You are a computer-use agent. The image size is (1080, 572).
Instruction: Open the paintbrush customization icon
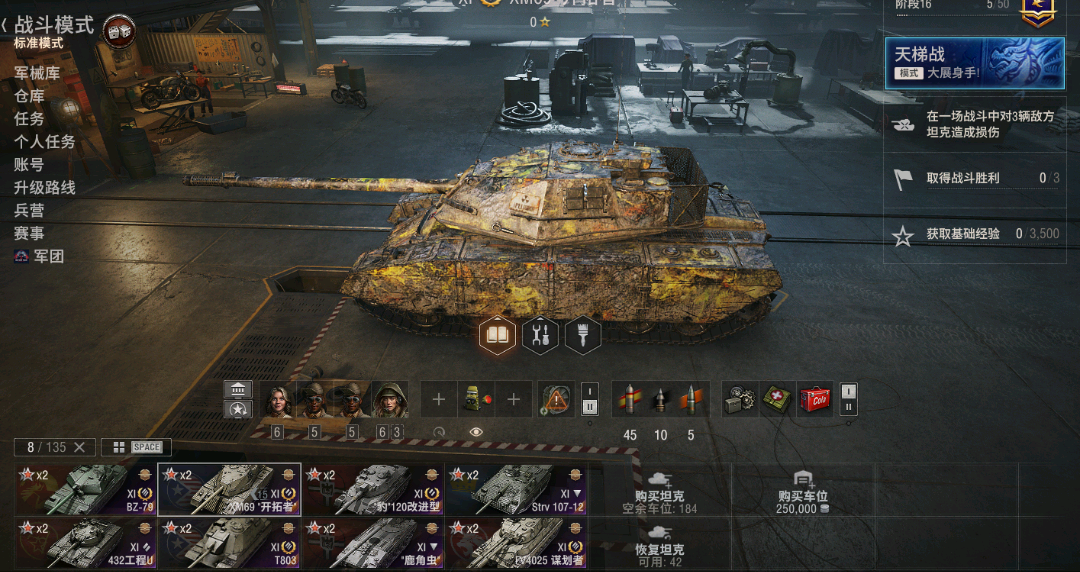582,335
